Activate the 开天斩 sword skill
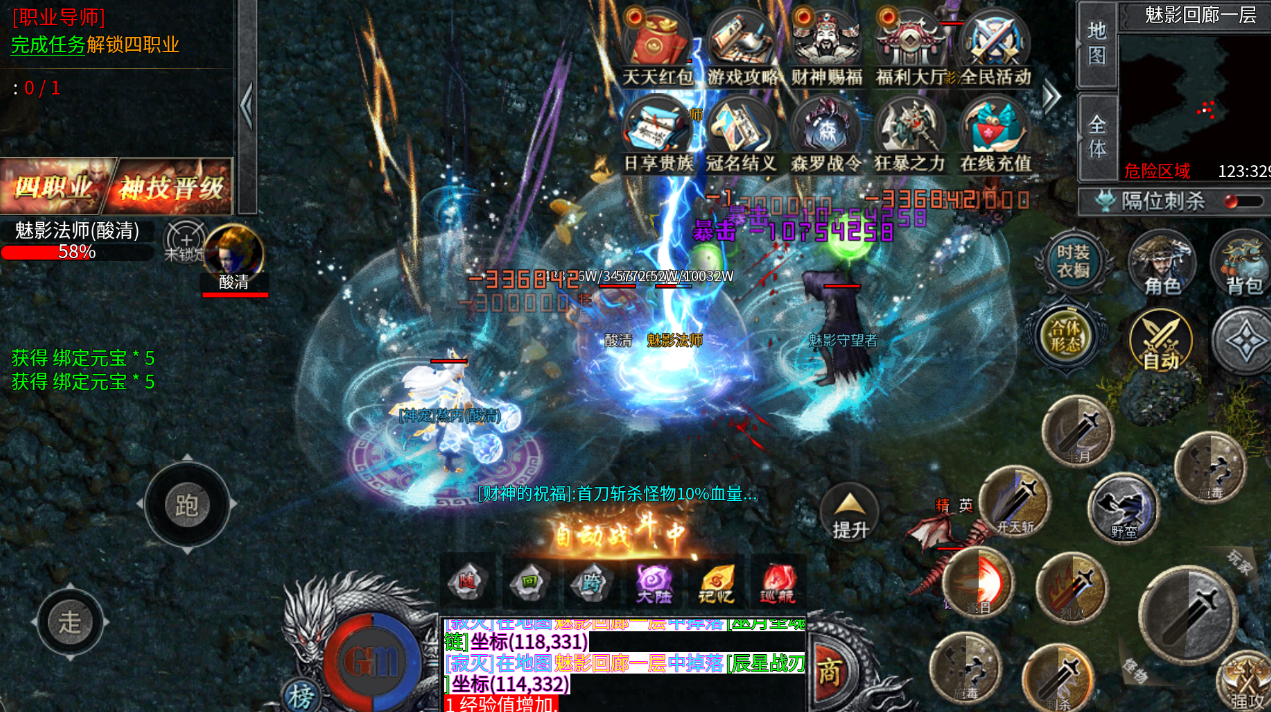This screenshot has width=1271, height=712. [x=1015, y=502]
